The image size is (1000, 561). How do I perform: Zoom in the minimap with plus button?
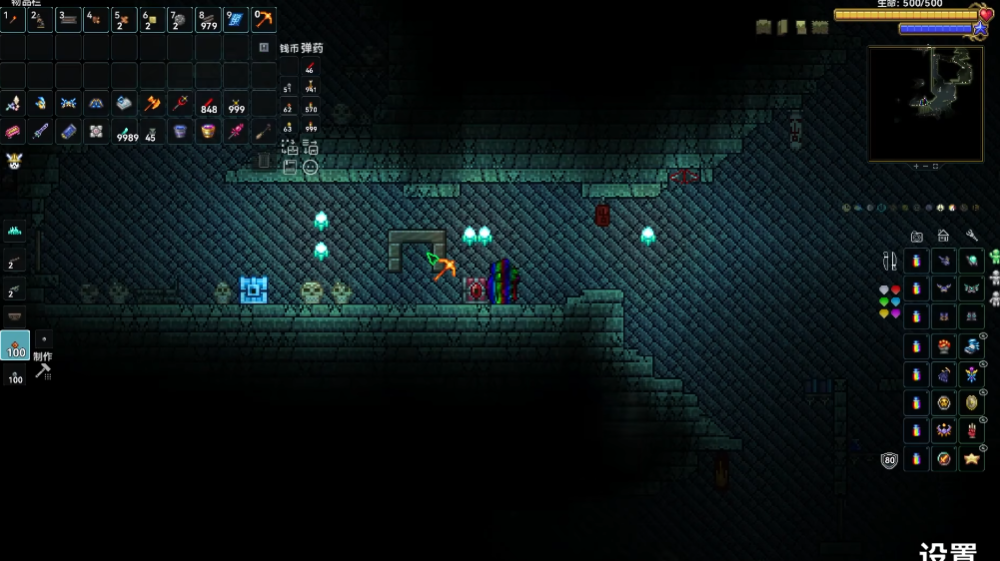tap(915, 166)
